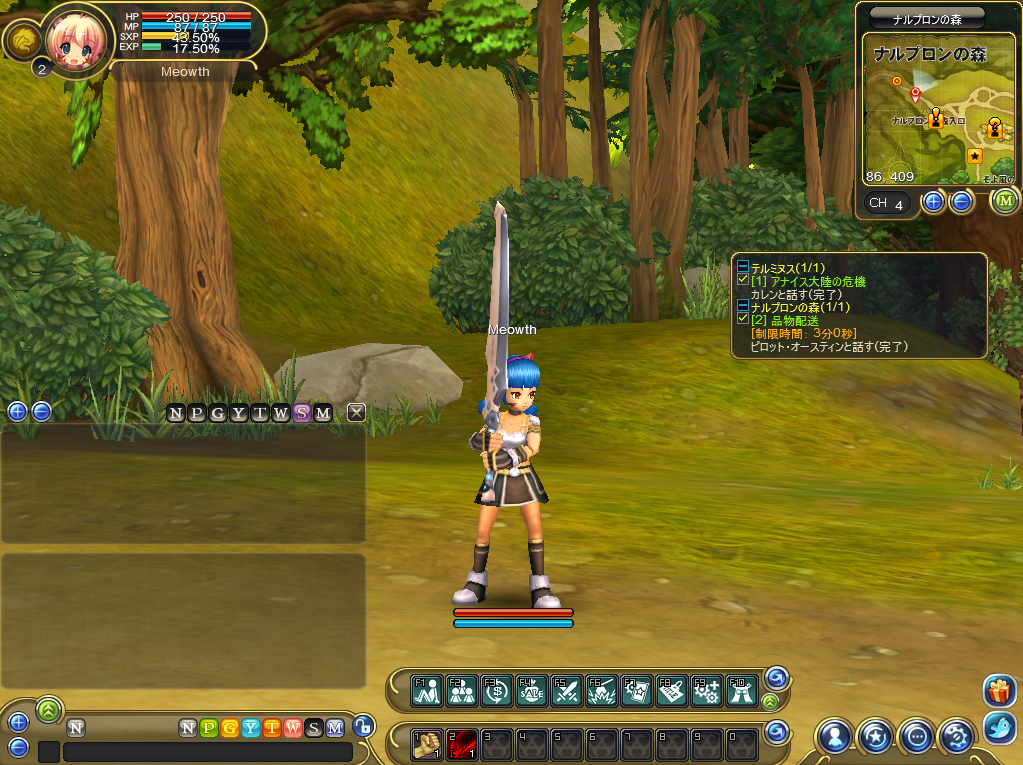The width and height of the screenshot is (1023, 765).
Task: Open the gift box icon
Action: [1000, 691]
